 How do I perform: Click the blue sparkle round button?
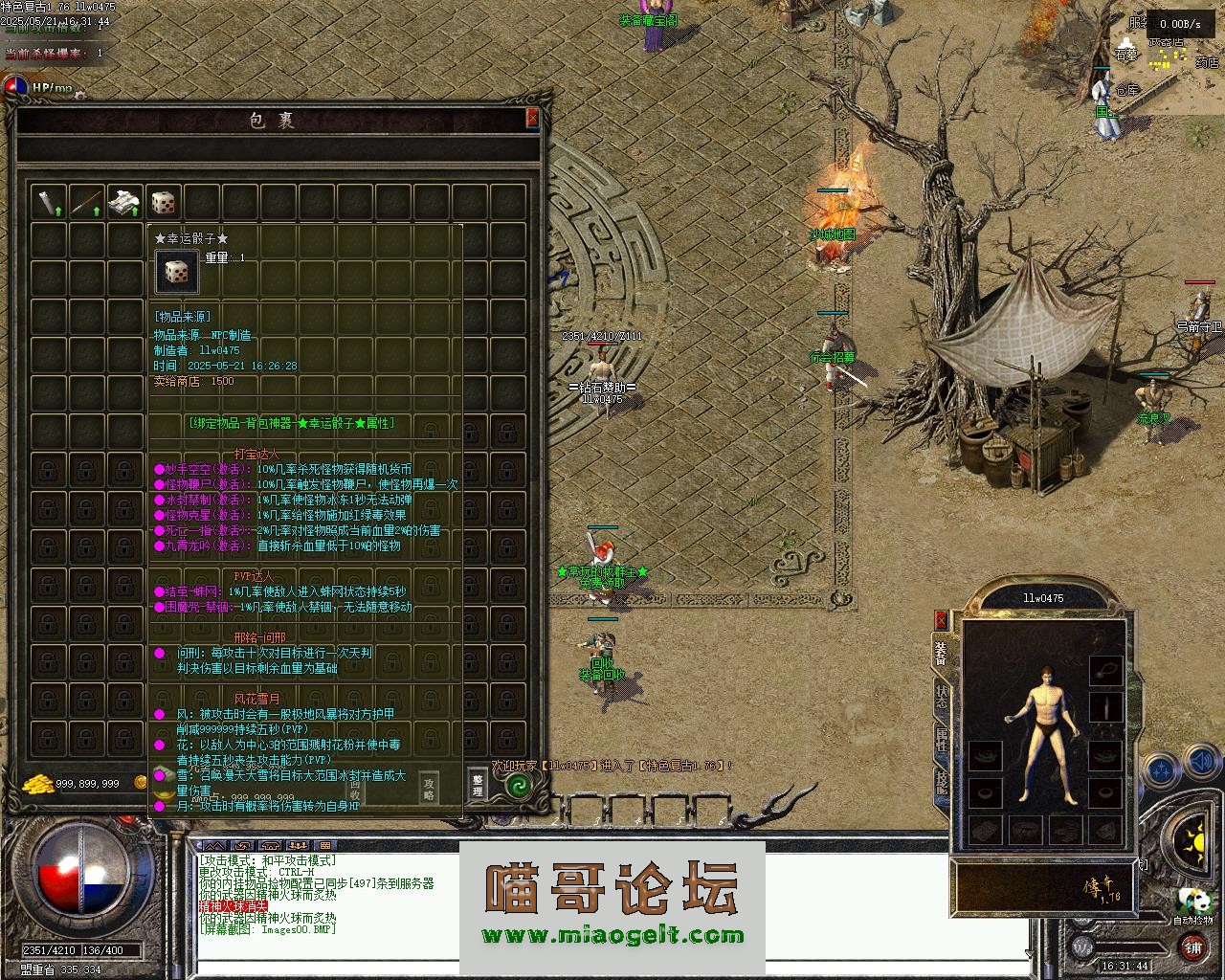coord(1162,768)
